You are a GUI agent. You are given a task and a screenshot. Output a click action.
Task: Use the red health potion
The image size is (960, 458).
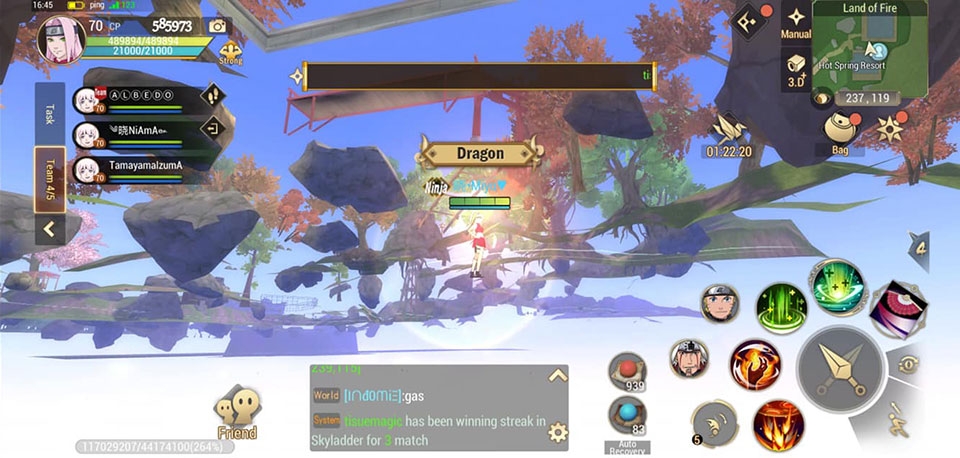coord(627,370)
